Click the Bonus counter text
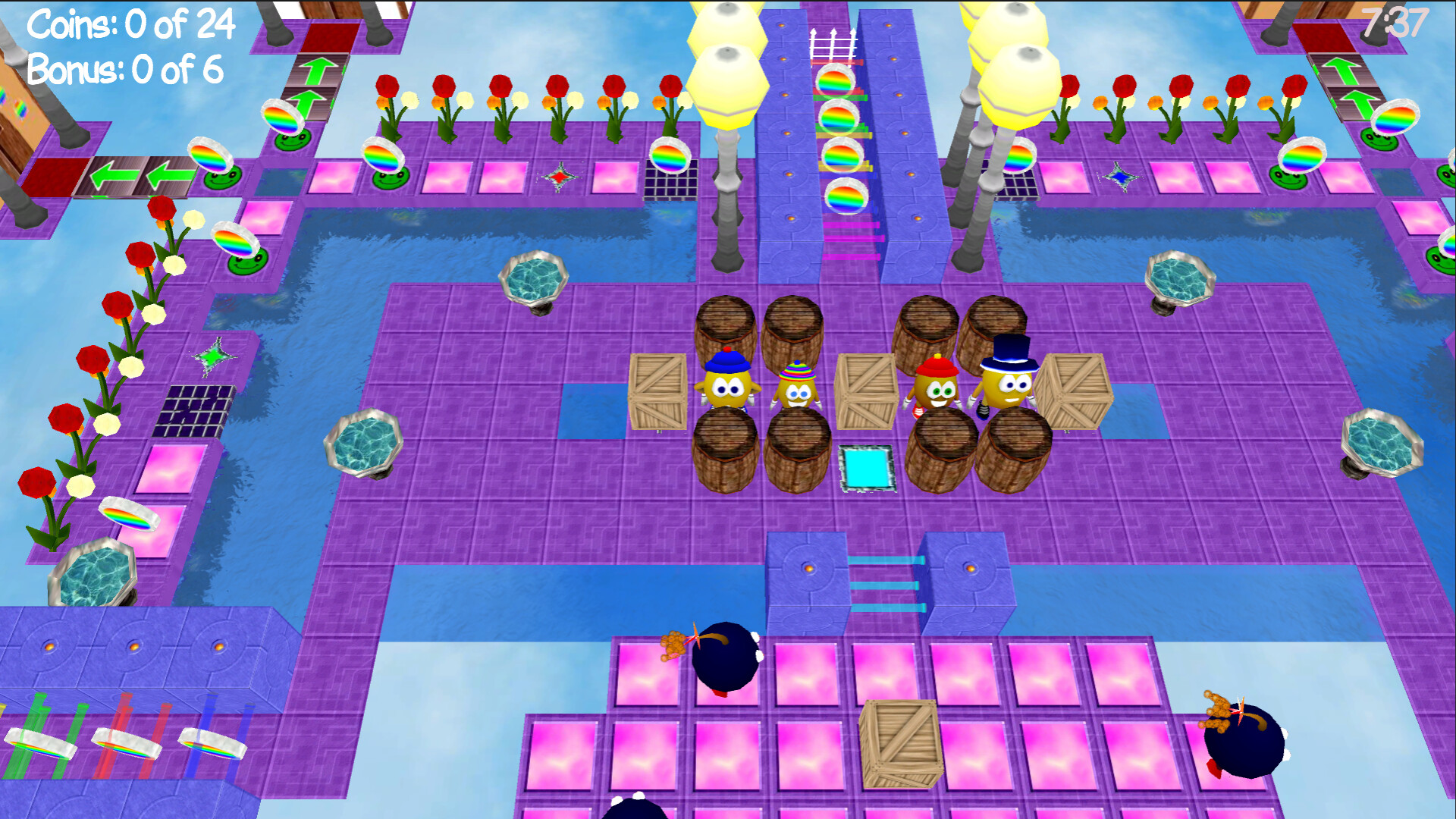The height and width of the screenshot is (819, 1456). point(124,71)
